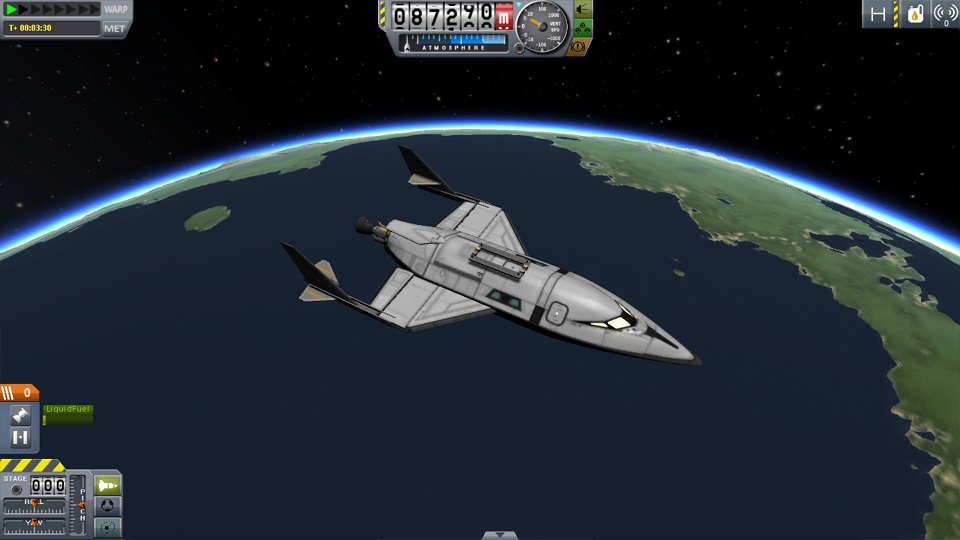960x540 pixels.
Task: Toggle the lights button by the altimeter
Action: (x=582, y=9)
